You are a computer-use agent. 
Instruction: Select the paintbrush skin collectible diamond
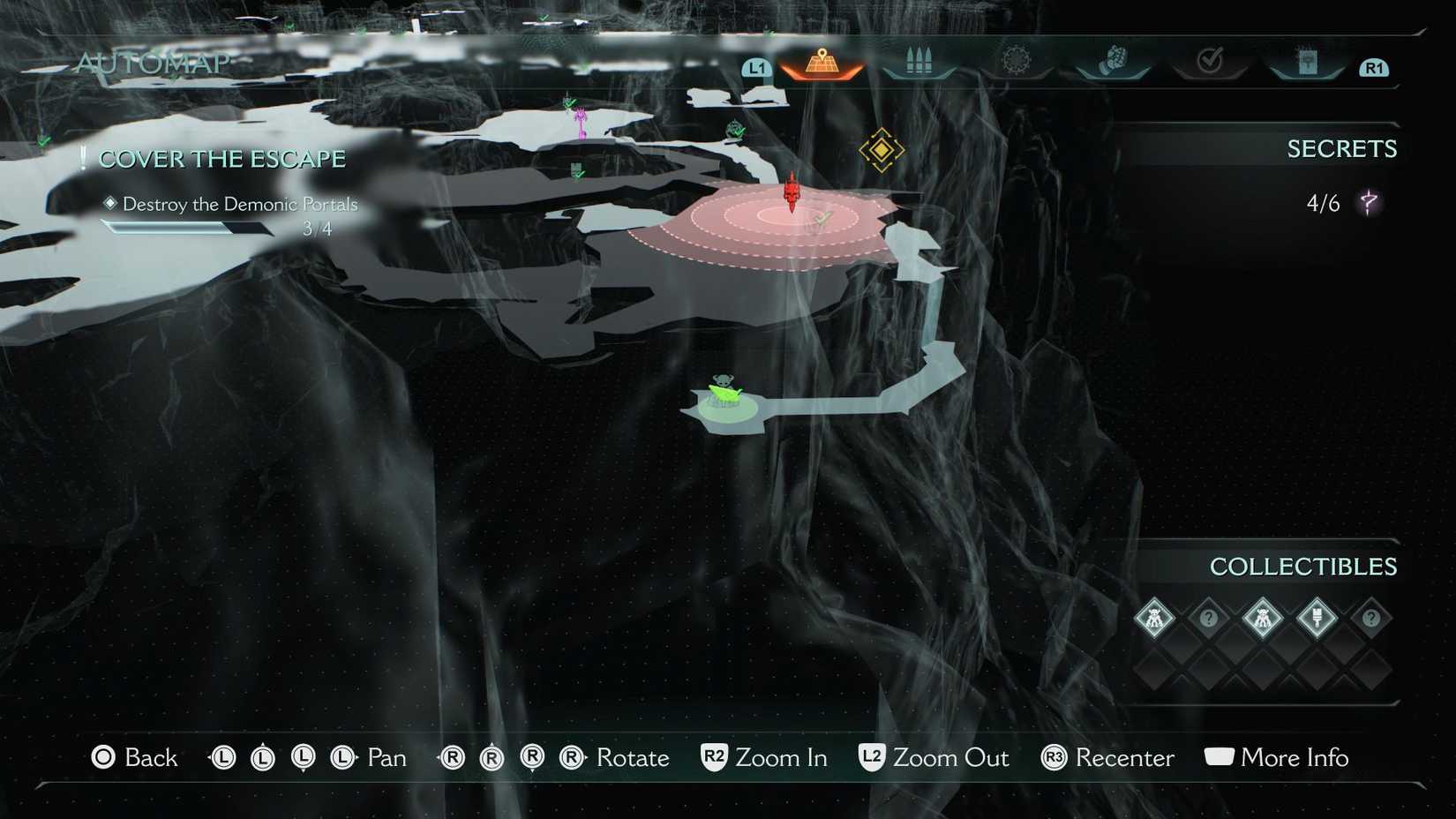coord(1318,618)
